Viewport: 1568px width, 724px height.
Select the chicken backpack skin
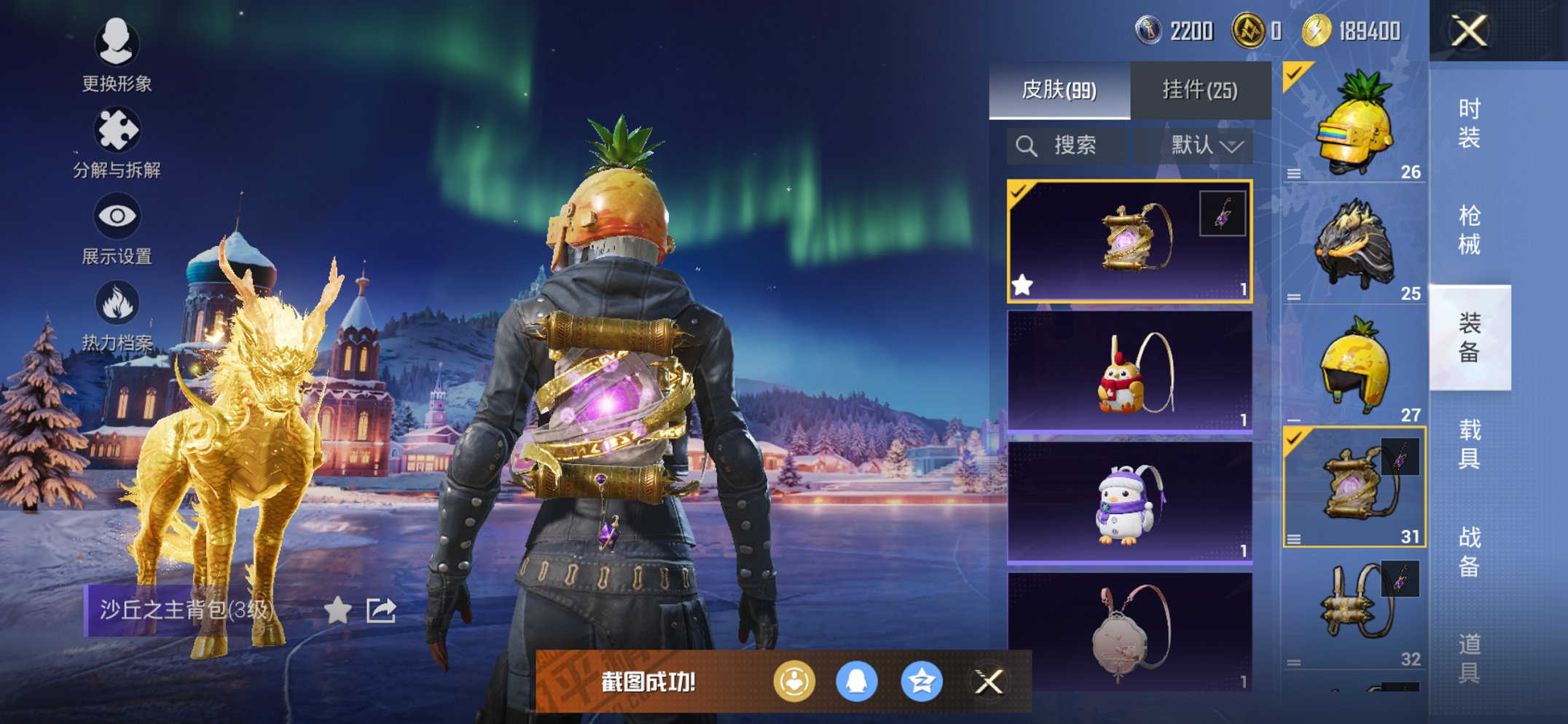tap(1129, 372)
